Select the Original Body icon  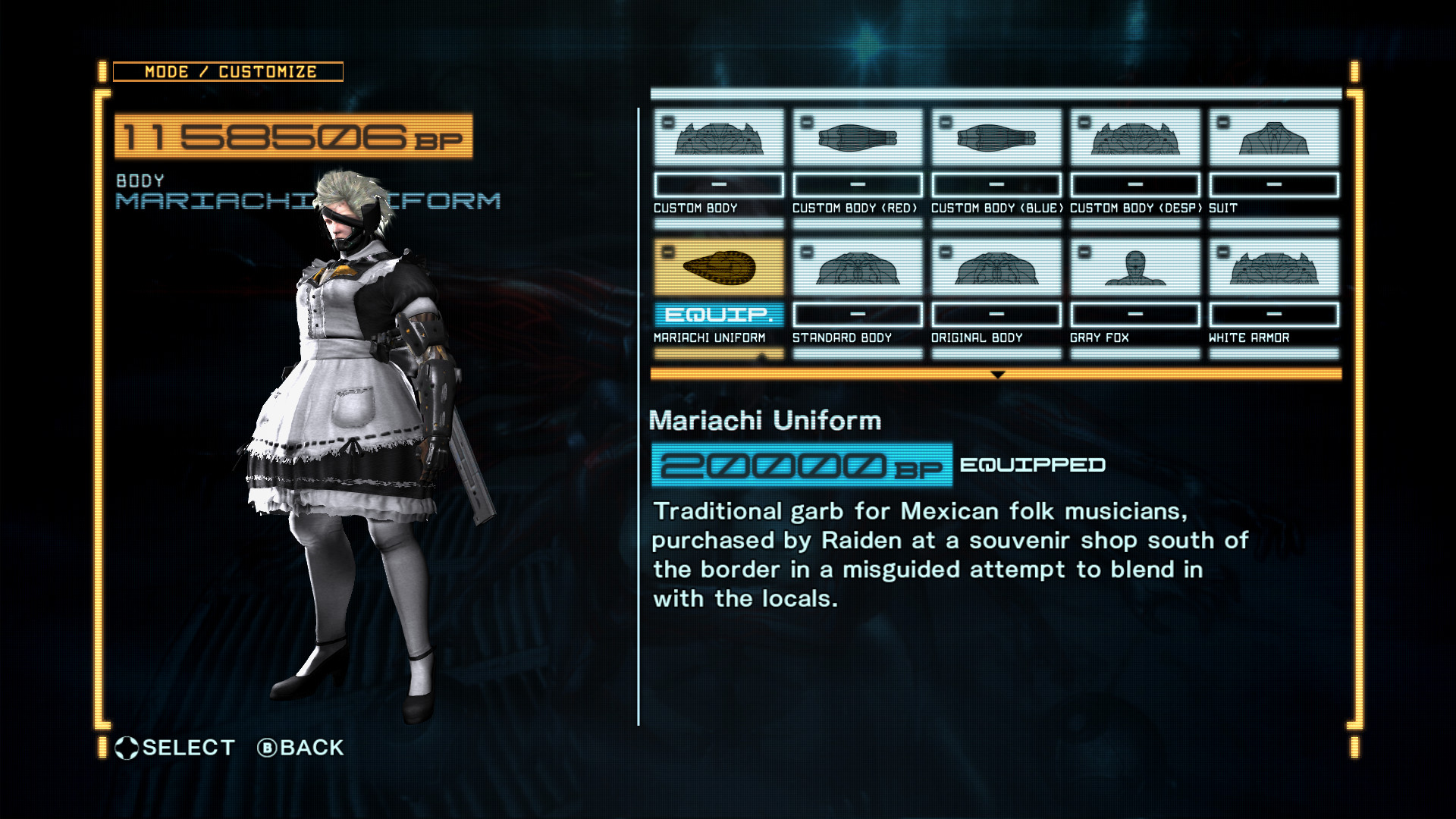click(x=995, y=267)
